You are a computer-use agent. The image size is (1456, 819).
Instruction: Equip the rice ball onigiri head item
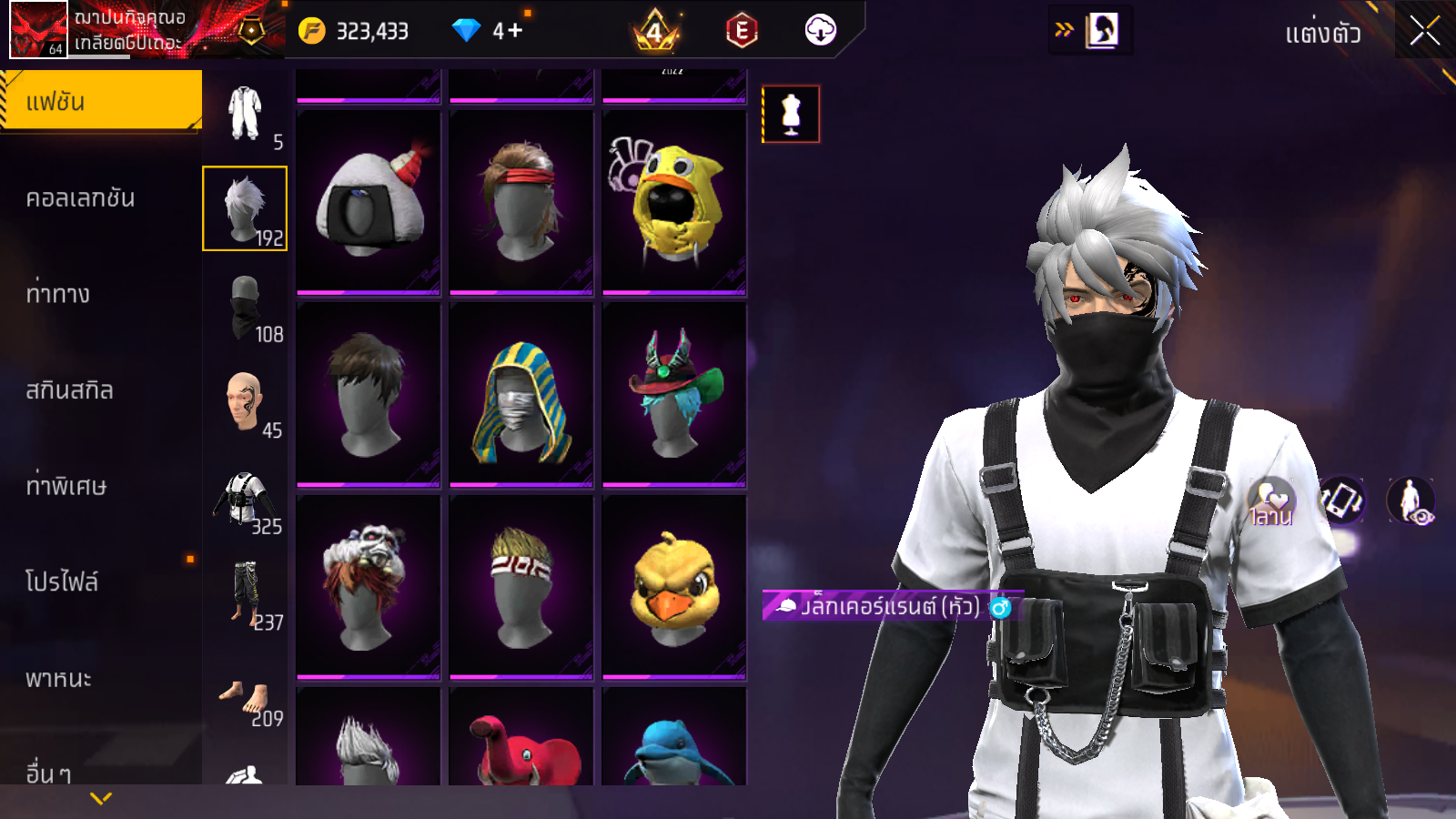tap(369, 202)
